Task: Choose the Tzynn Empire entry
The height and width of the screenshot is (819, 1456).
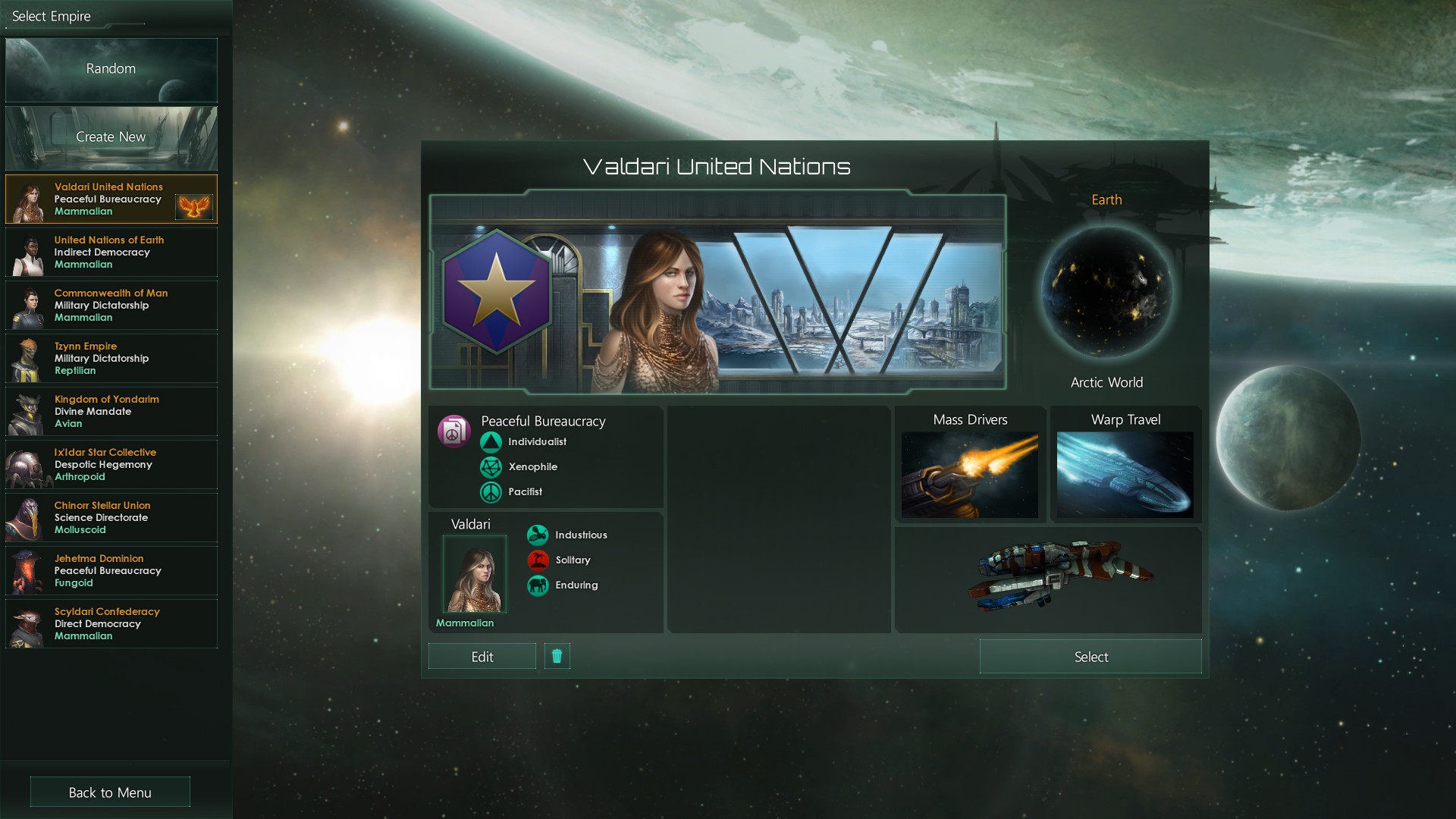Action: click(111, 359)
